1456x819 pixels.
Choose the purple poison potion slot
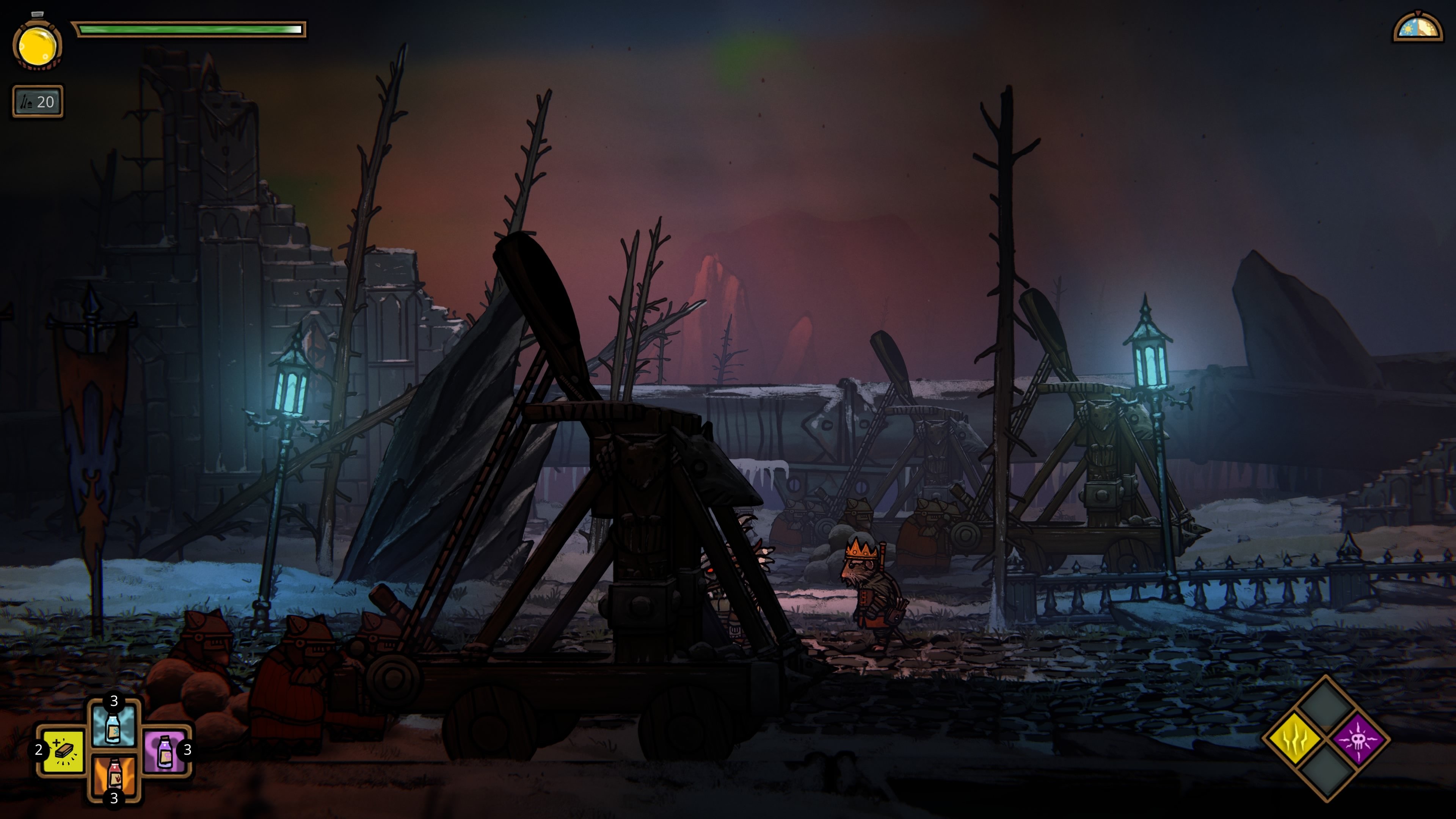click(x=164, y=751)
